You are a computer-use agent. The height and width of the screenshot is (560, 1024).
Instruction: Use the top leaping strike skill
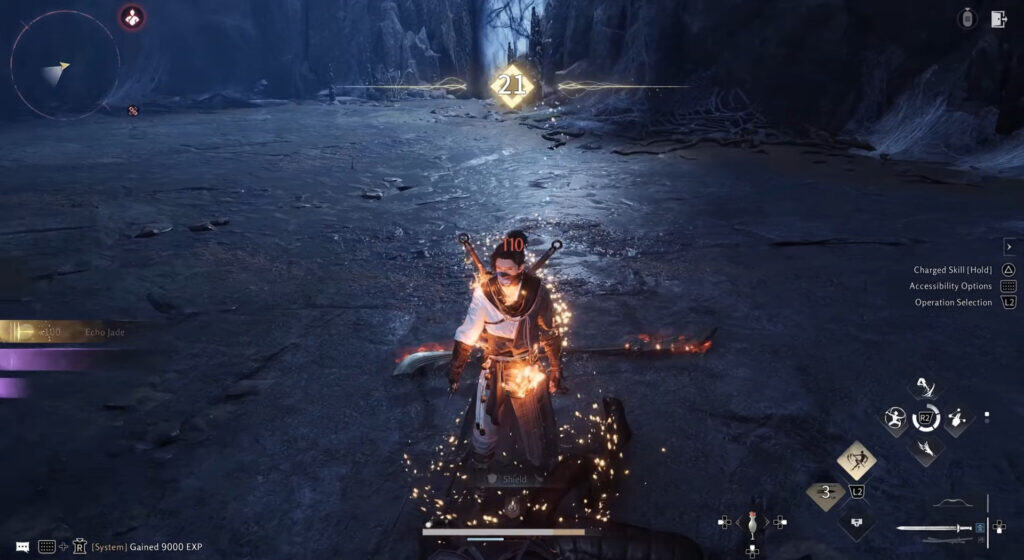click(x=926, y=388)
